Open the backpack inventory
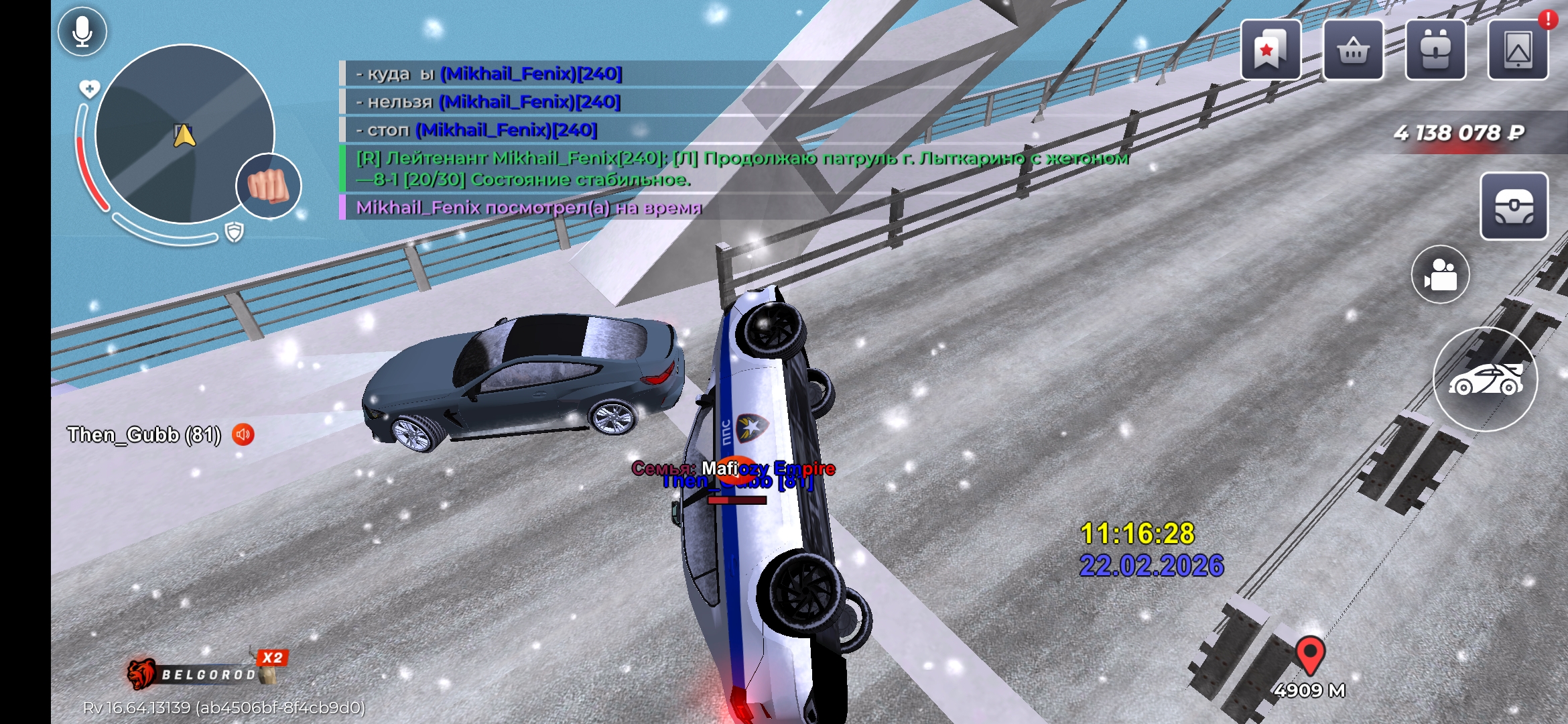 1435,50
